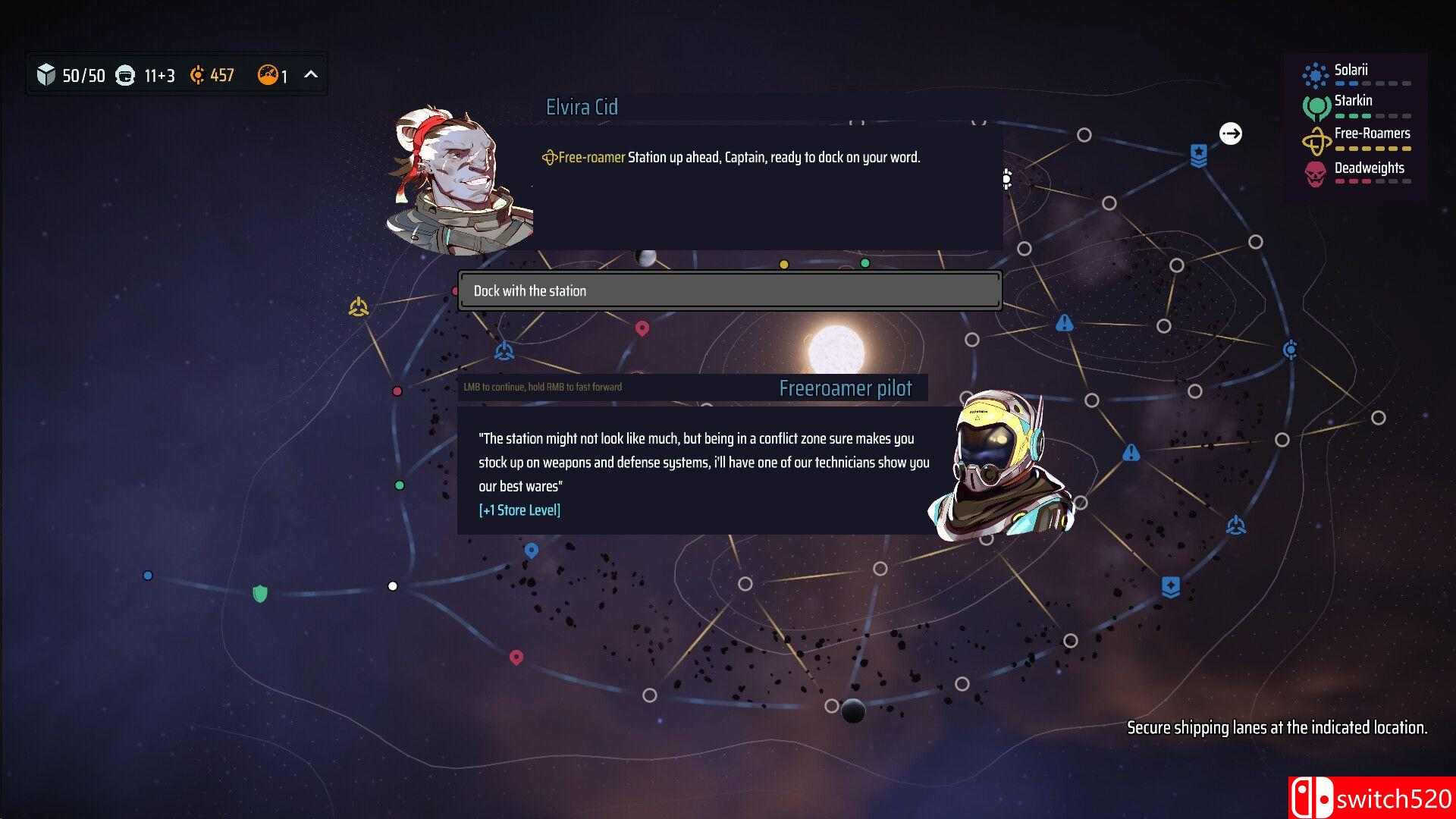The height and width of the screenshot is (819, 1456).
Task: Choose the Dock with the station option
Action: tap(728, 290)
